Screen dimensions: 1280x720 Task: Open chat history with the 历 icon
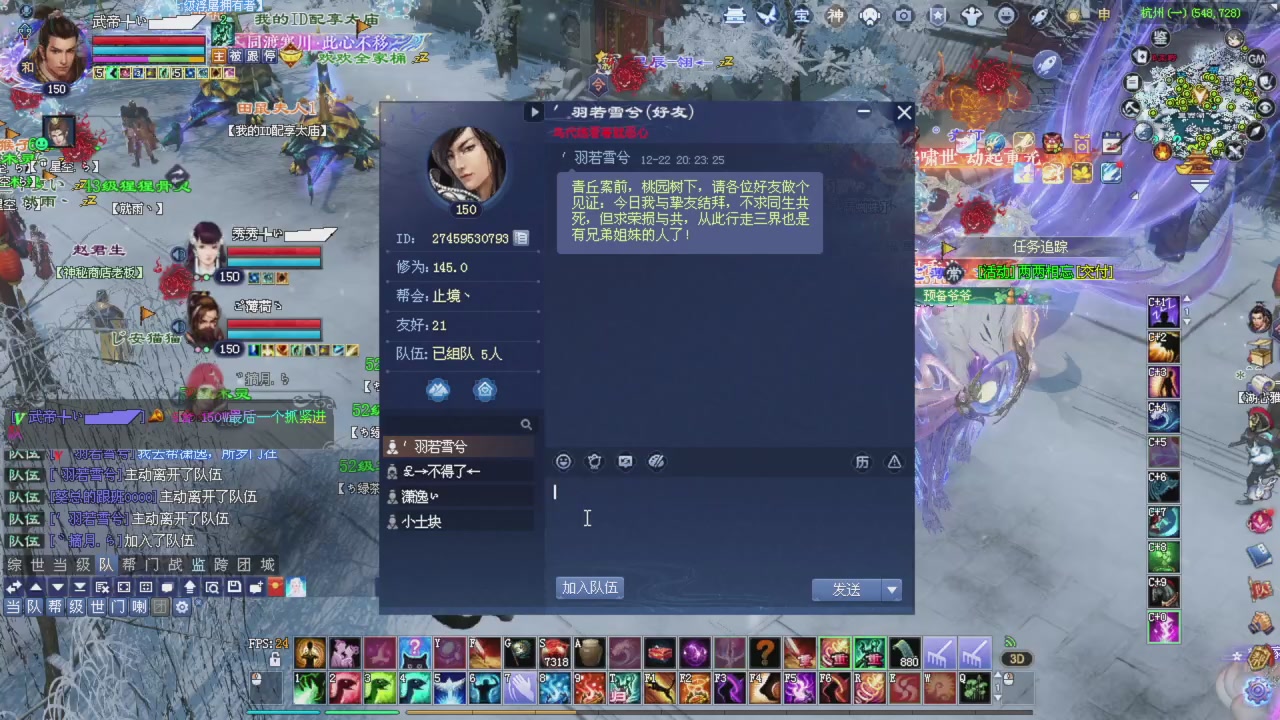(x=862, y=461)
